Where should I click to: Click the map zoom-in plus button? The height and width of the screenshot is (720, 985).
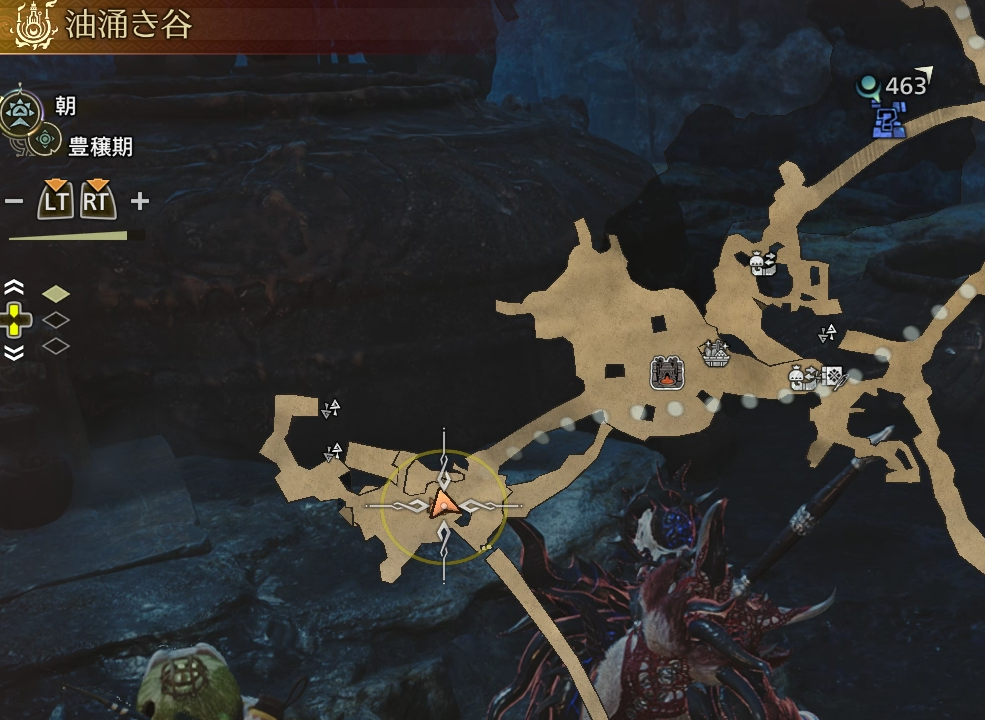139,201
